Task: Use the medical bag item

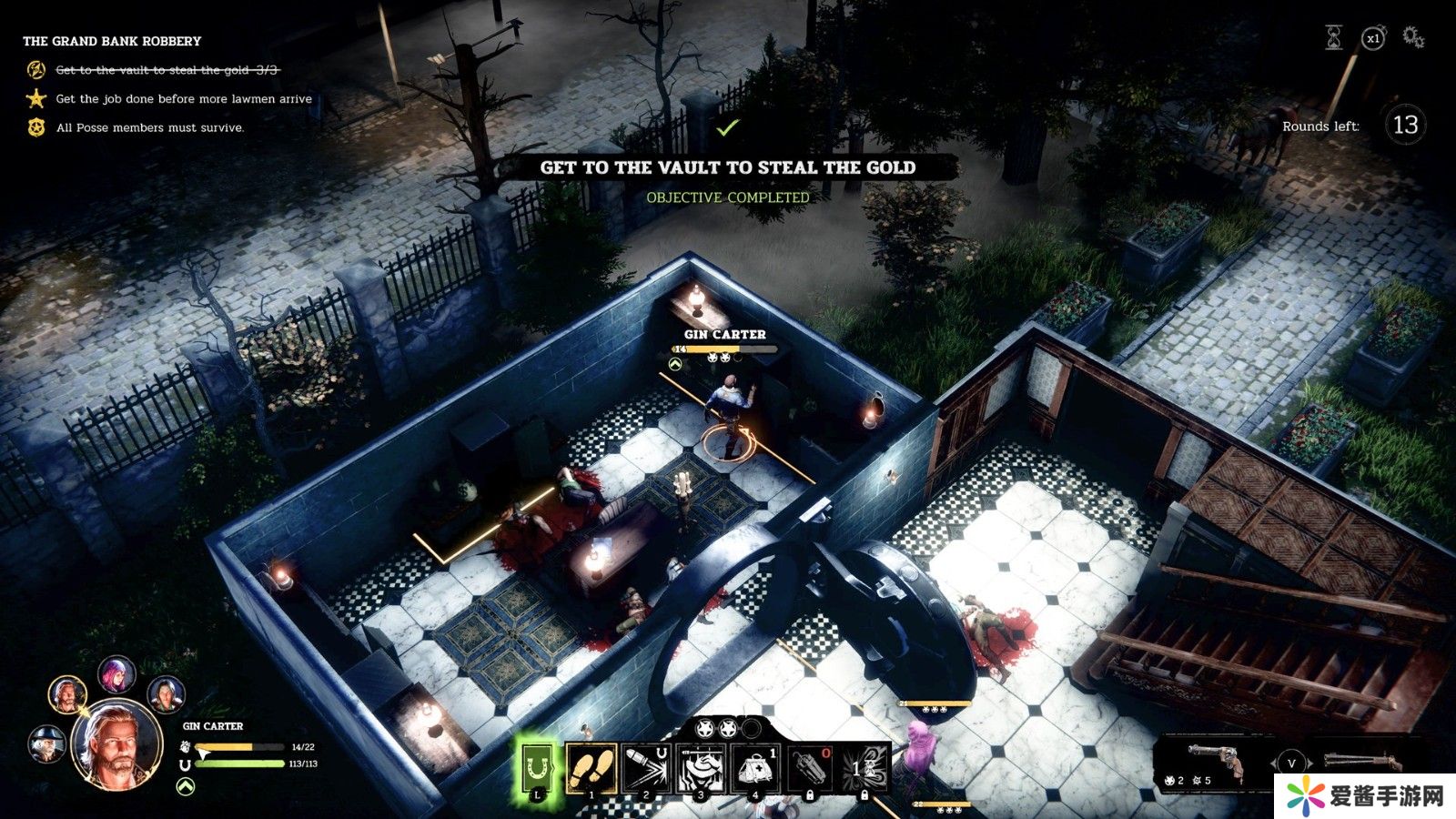Action: tap(754, 768)
